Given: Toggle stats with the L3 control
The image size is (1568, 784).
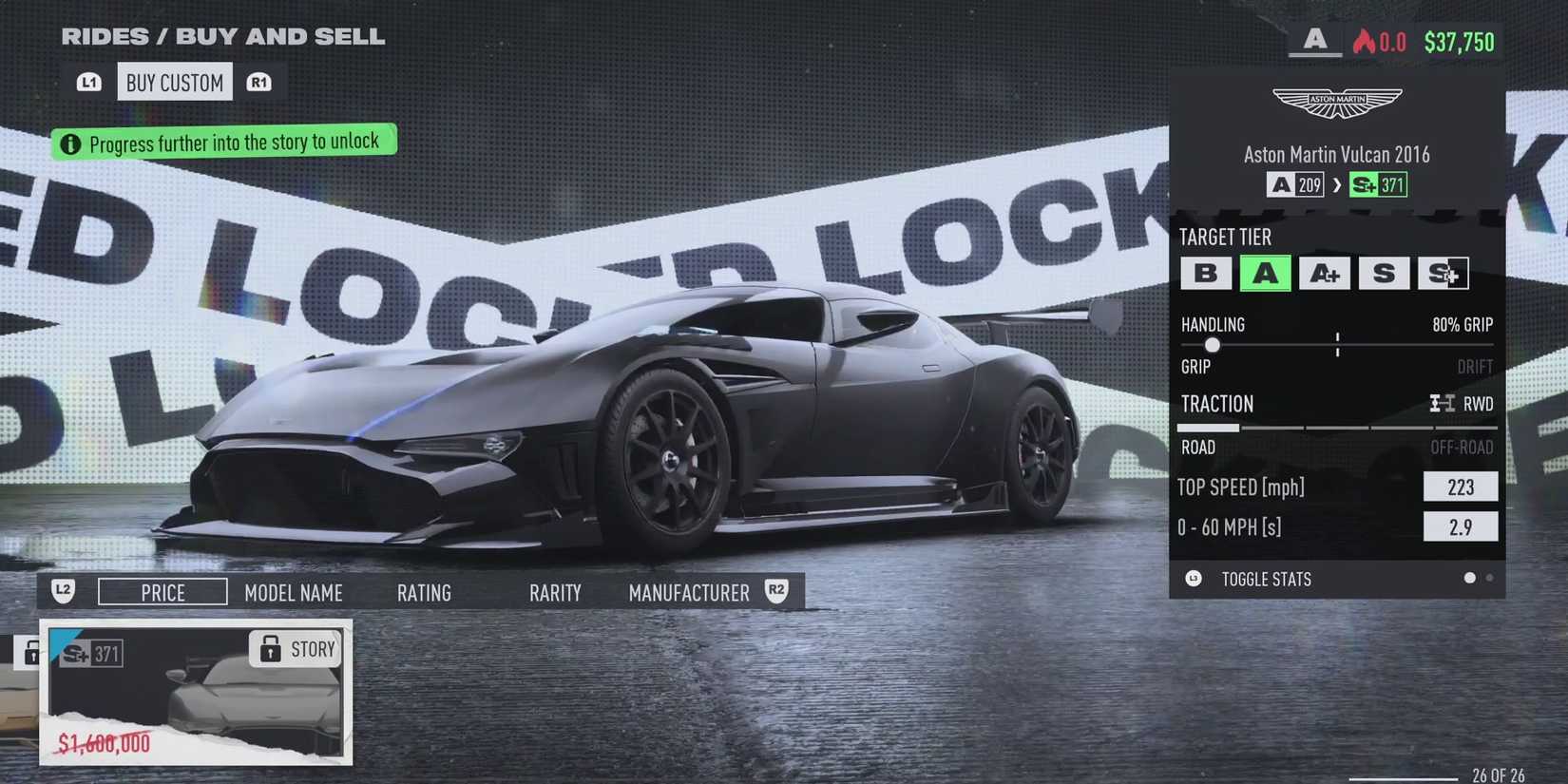Looking at the screenshot, I should pos(1194,578).
